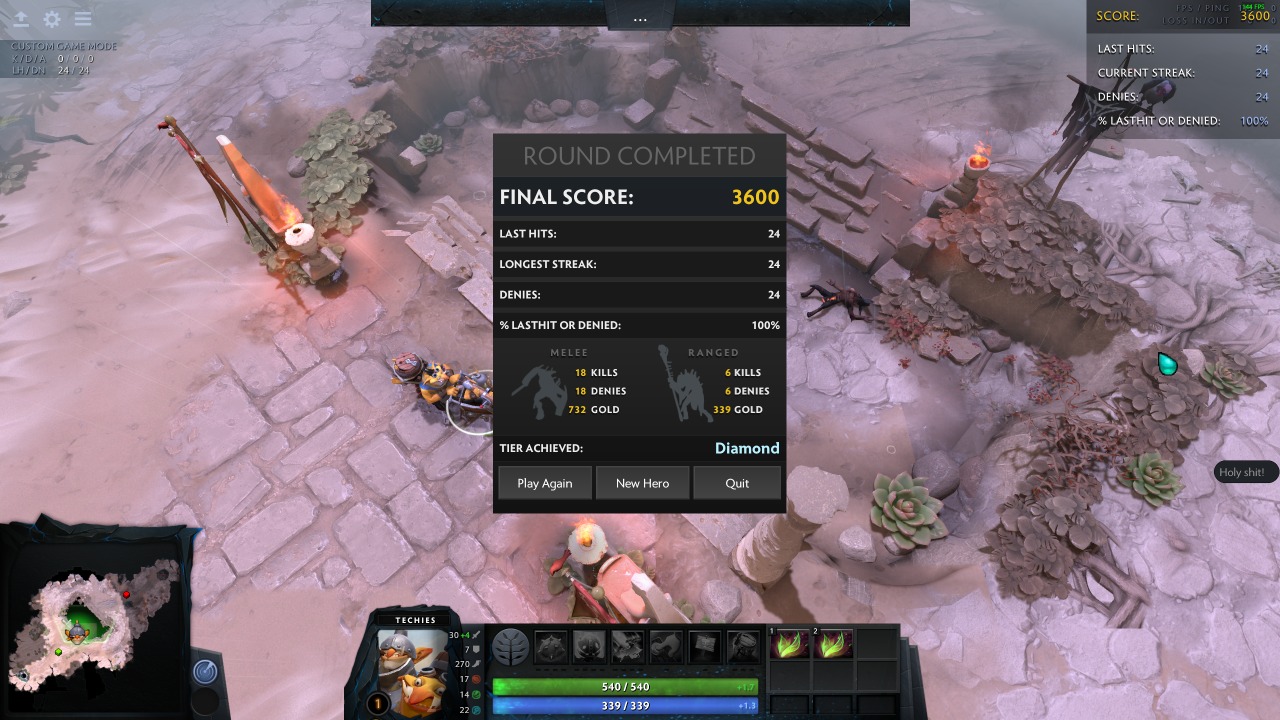Click the Play Again button
Viewport: 1280px width, 720px height.
coord(545,483)
